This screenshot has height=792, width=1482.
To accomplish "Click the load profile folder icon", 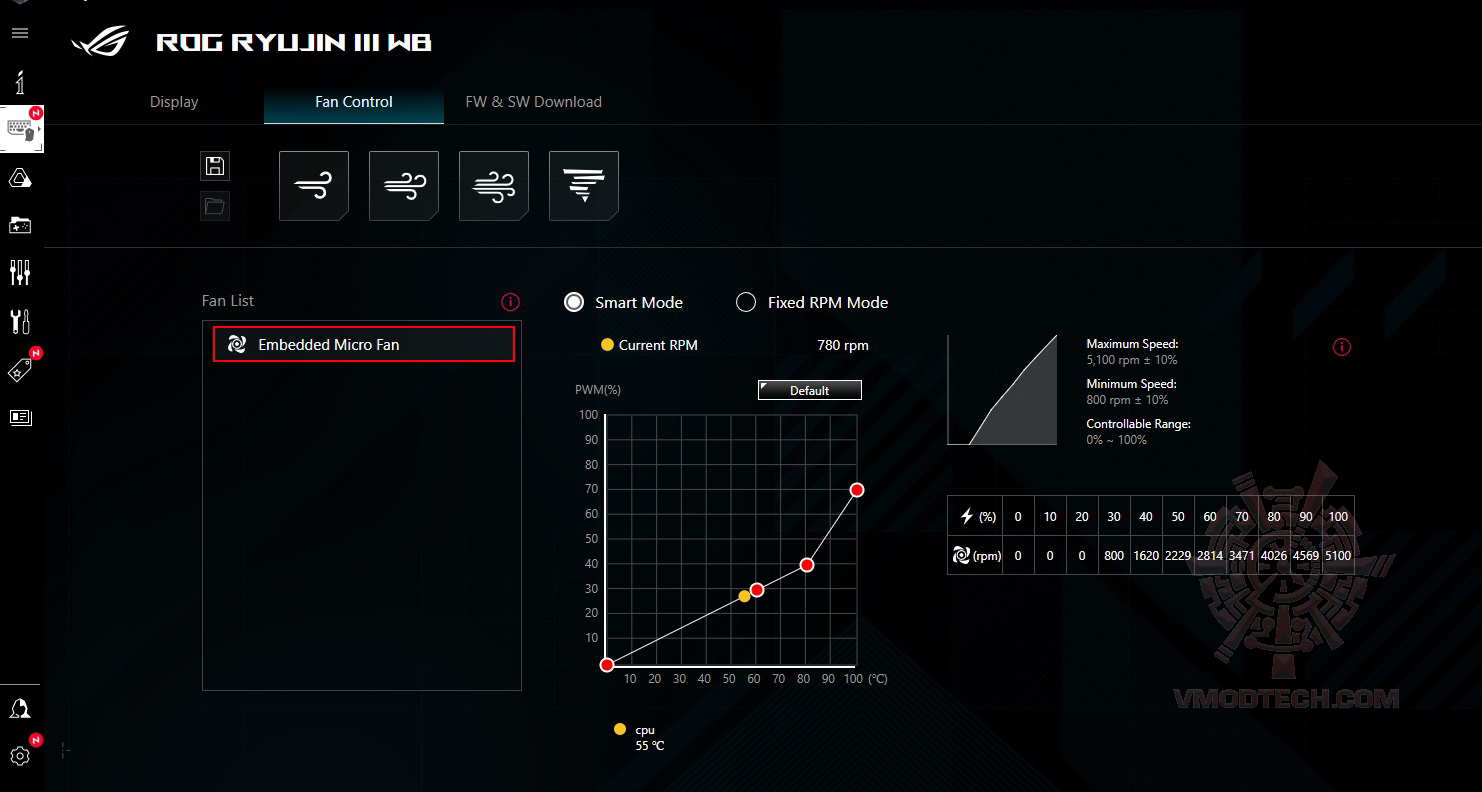I will click(x=215, y=206).
